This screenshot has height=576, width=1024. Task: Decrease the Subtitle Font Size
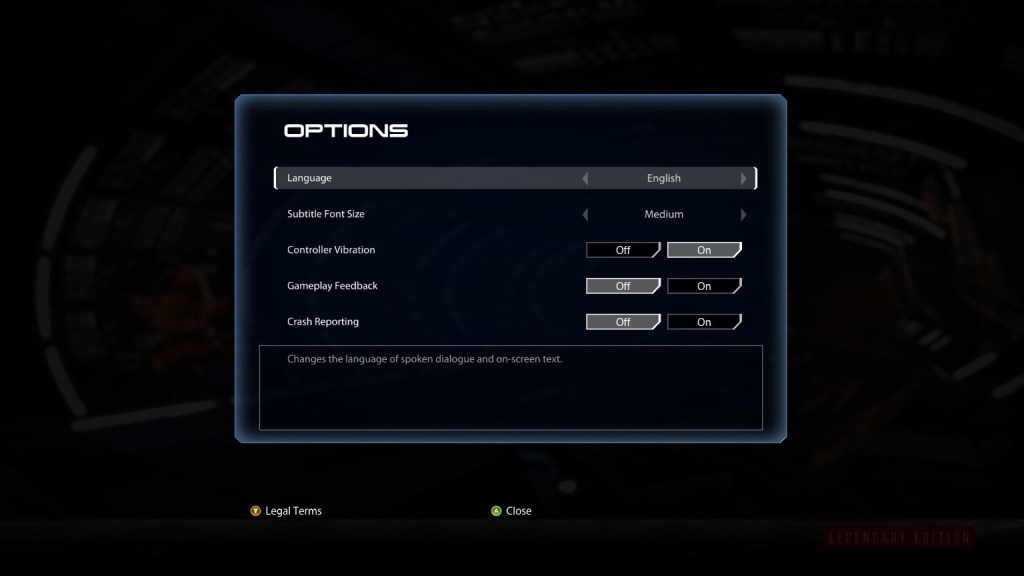585,215
